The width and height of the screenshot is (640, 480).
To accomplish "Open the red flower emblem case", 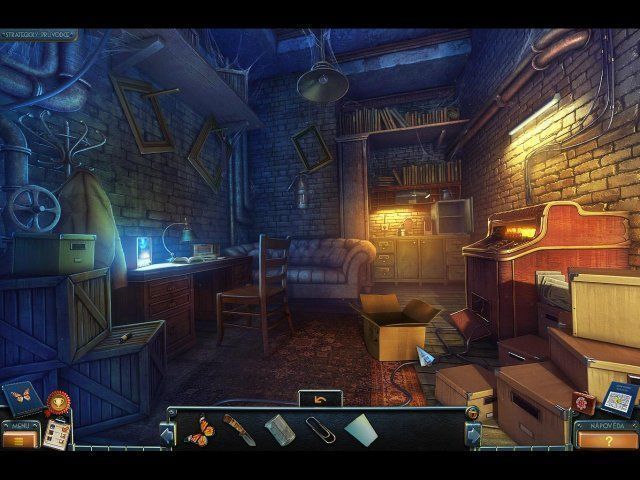I will tap(583, 401).
